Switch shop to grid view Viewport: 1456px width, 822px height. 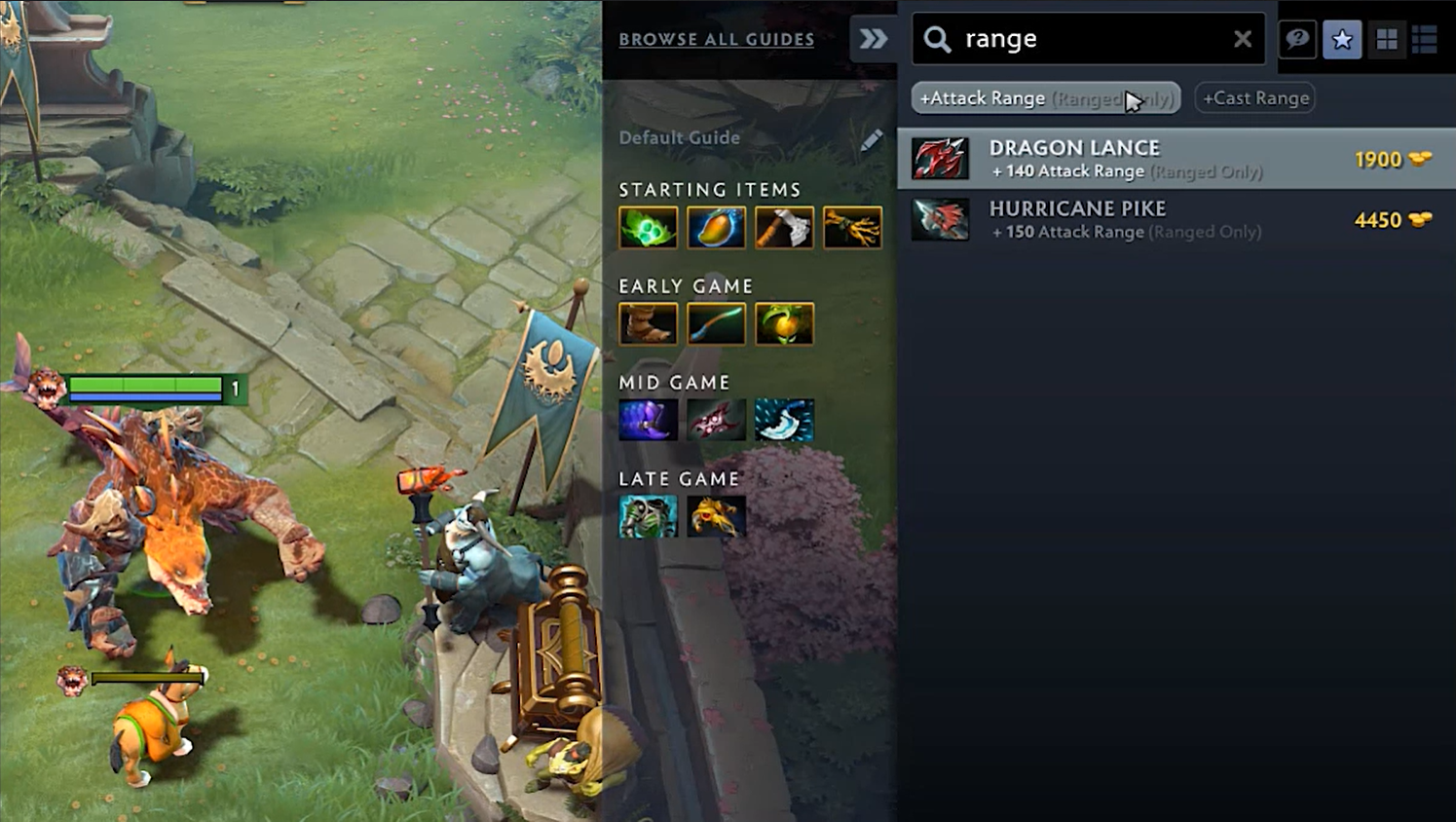pyautogui.click(x=1386, y=39)
